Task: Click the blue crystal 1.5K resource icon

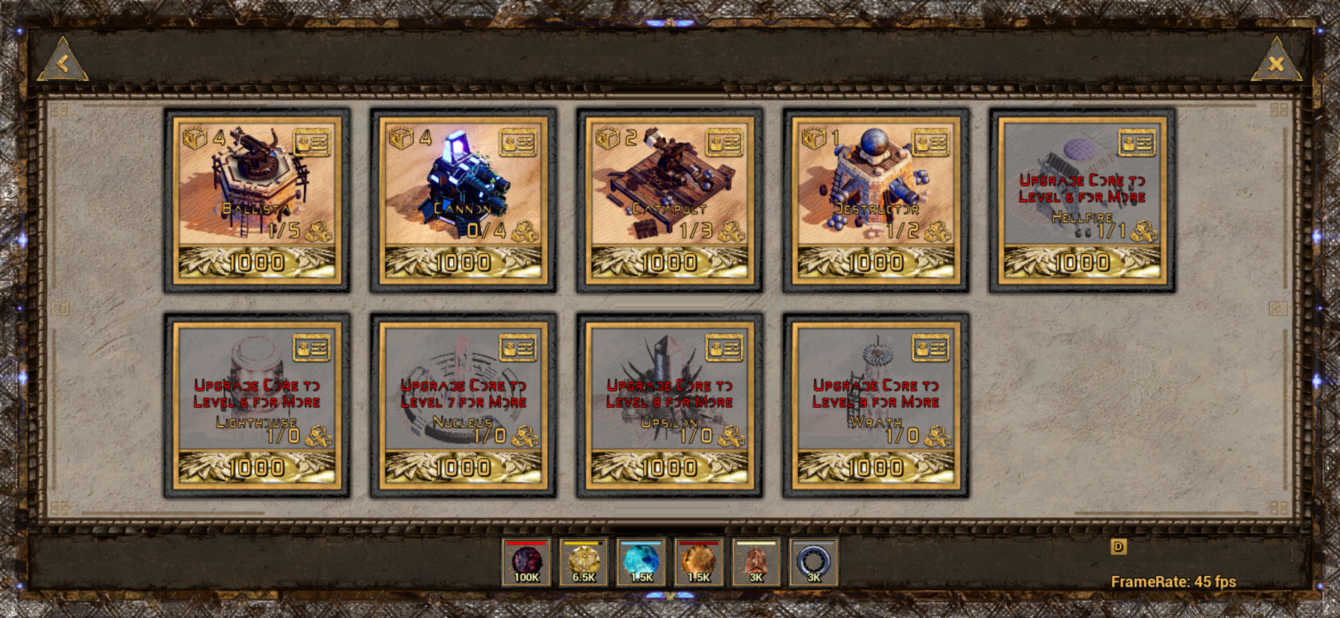Action: tap(641, 562)
